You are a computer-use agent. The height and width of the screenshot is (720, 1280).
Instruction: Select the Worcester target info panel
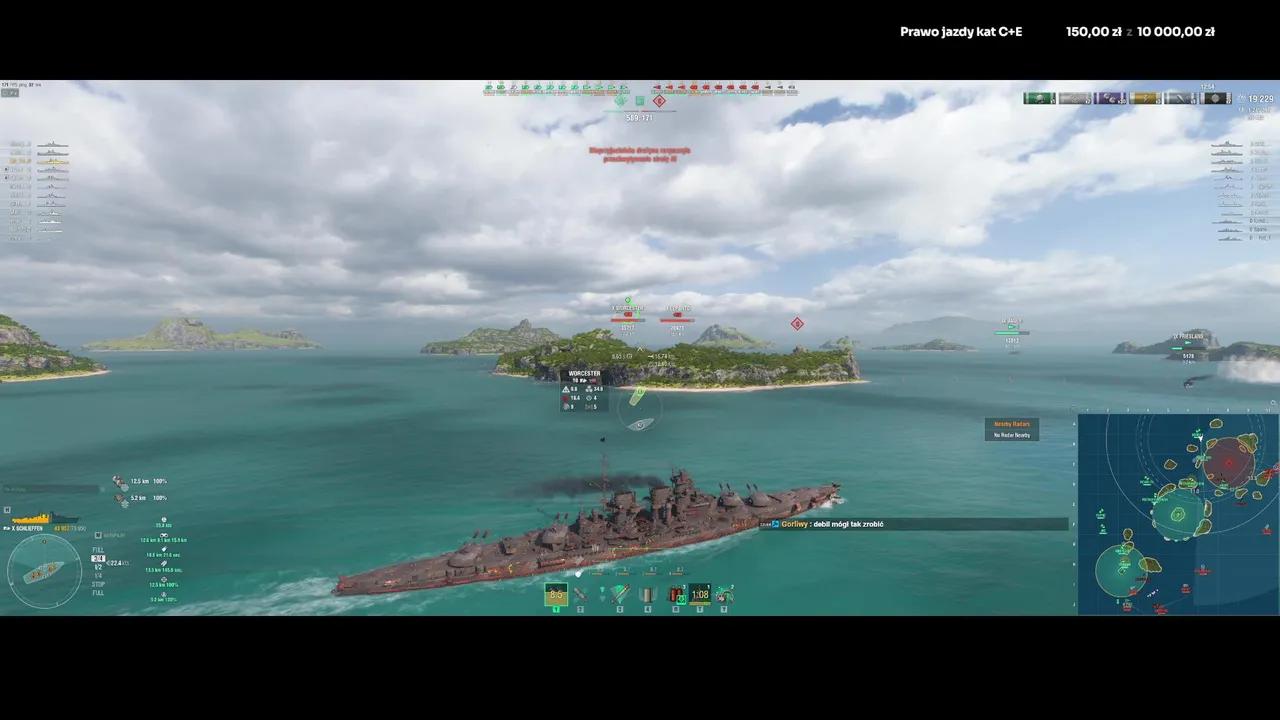[584, 391]
